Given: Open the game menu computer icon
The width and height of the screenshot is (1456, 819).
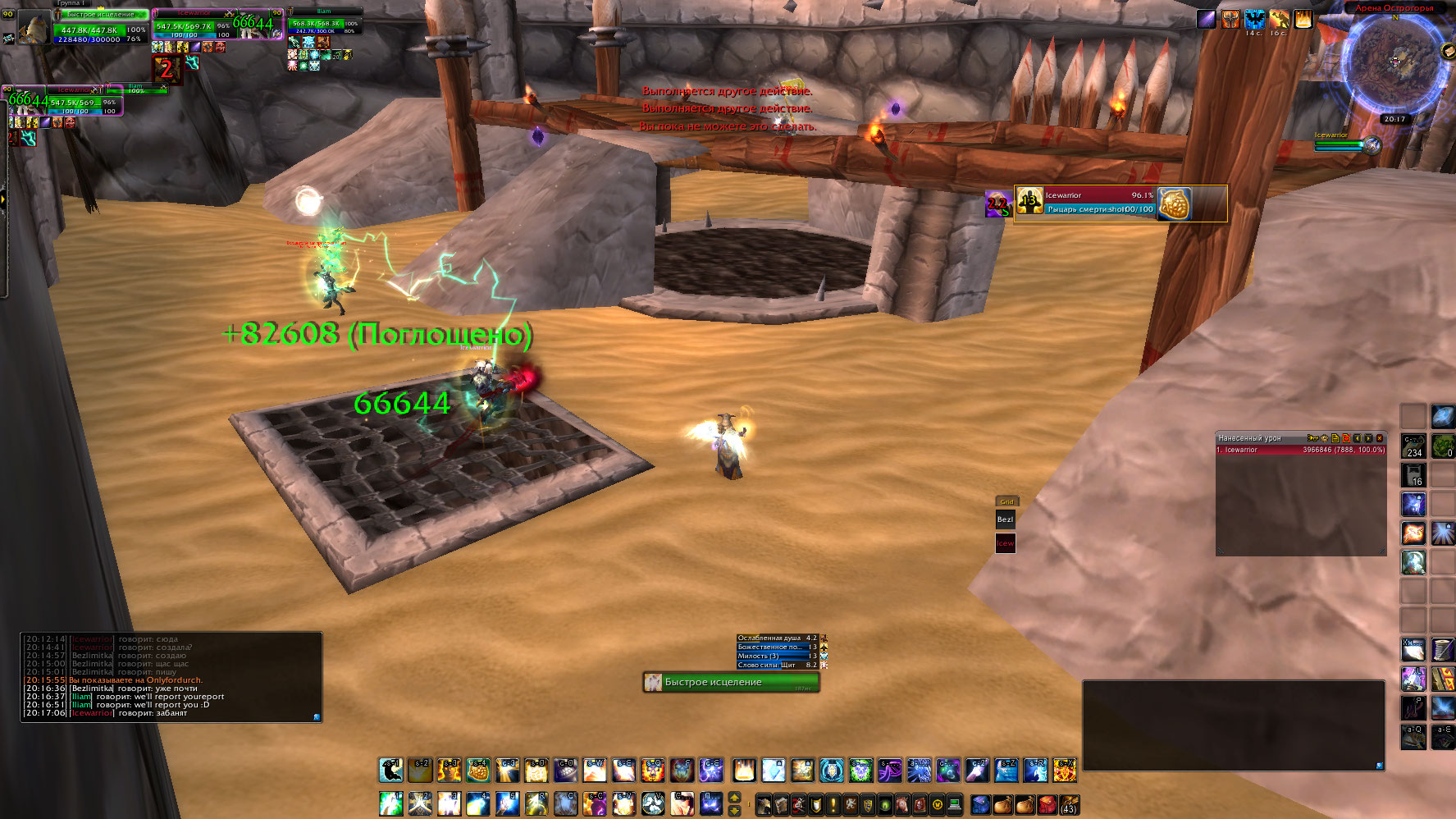Looking at the screenshot, I should [x=954, y=804].
